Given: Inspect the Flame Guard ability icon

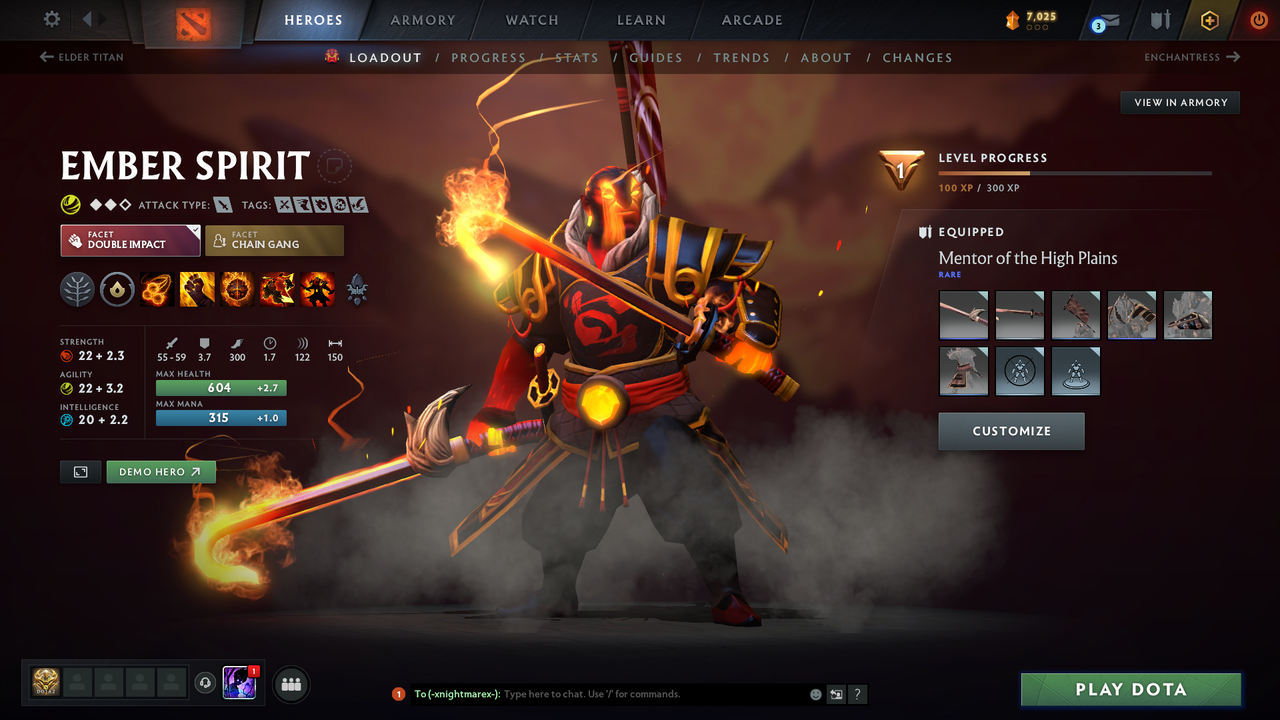Looking at the screenshot, I should click(237, 289).
